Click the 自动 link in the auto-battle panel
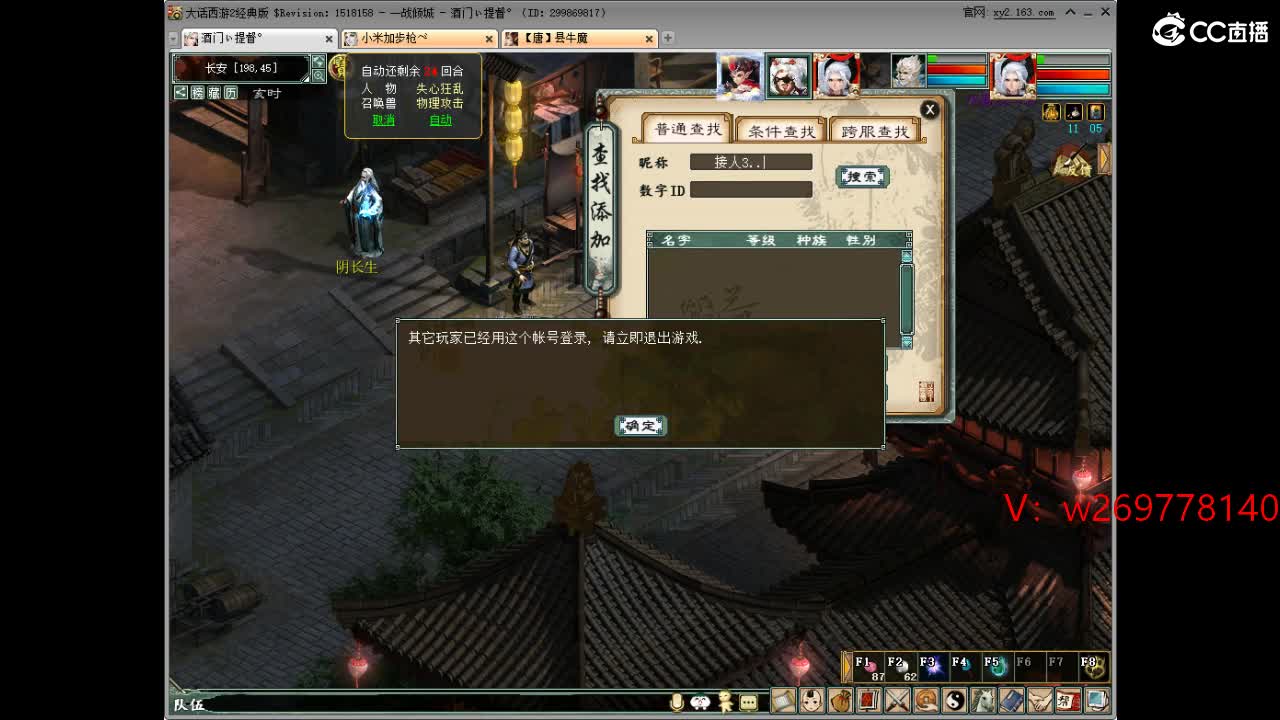 (x=440, y=120)
